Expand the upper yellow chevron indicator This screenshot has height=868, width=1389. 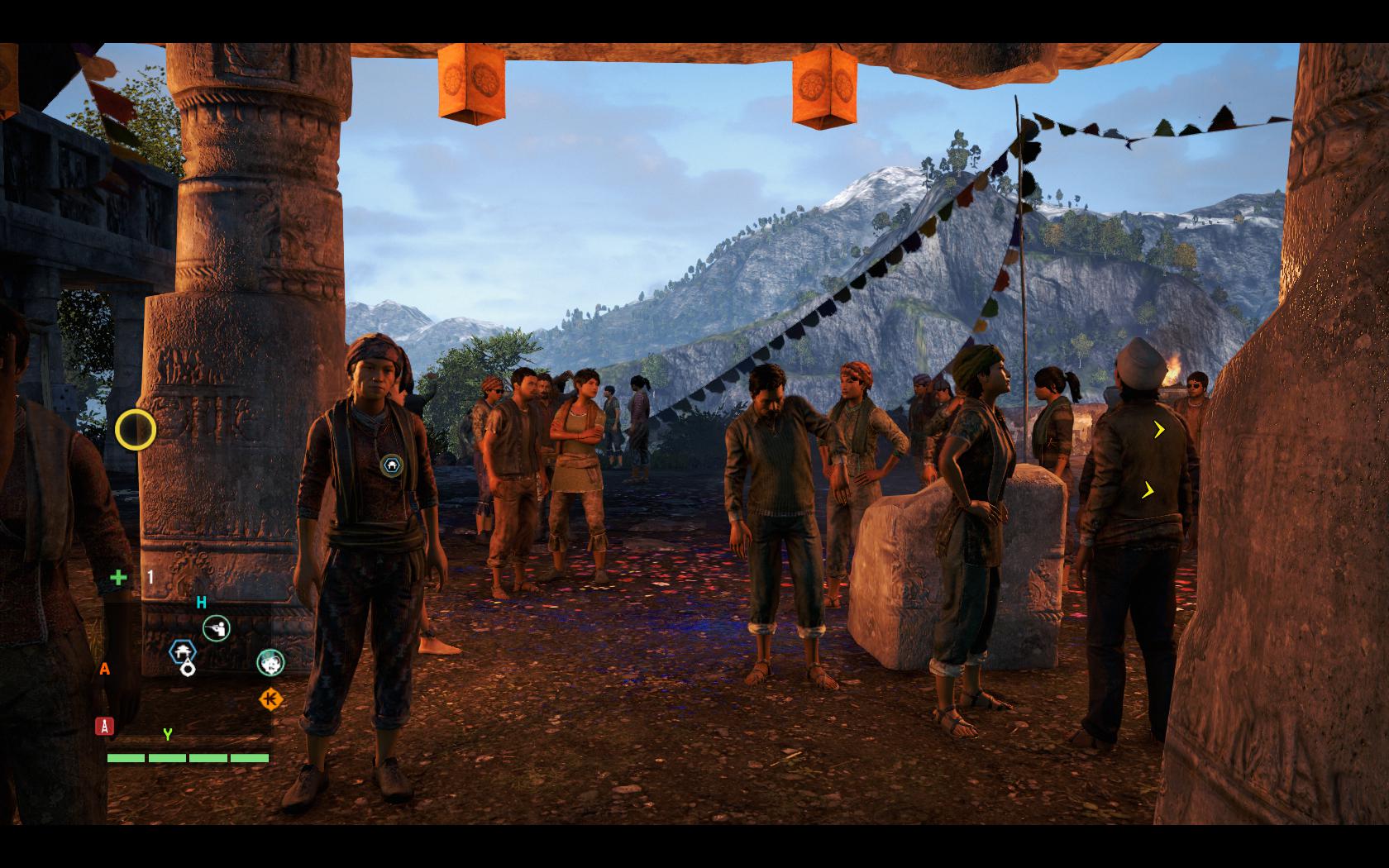(1157, 429)
